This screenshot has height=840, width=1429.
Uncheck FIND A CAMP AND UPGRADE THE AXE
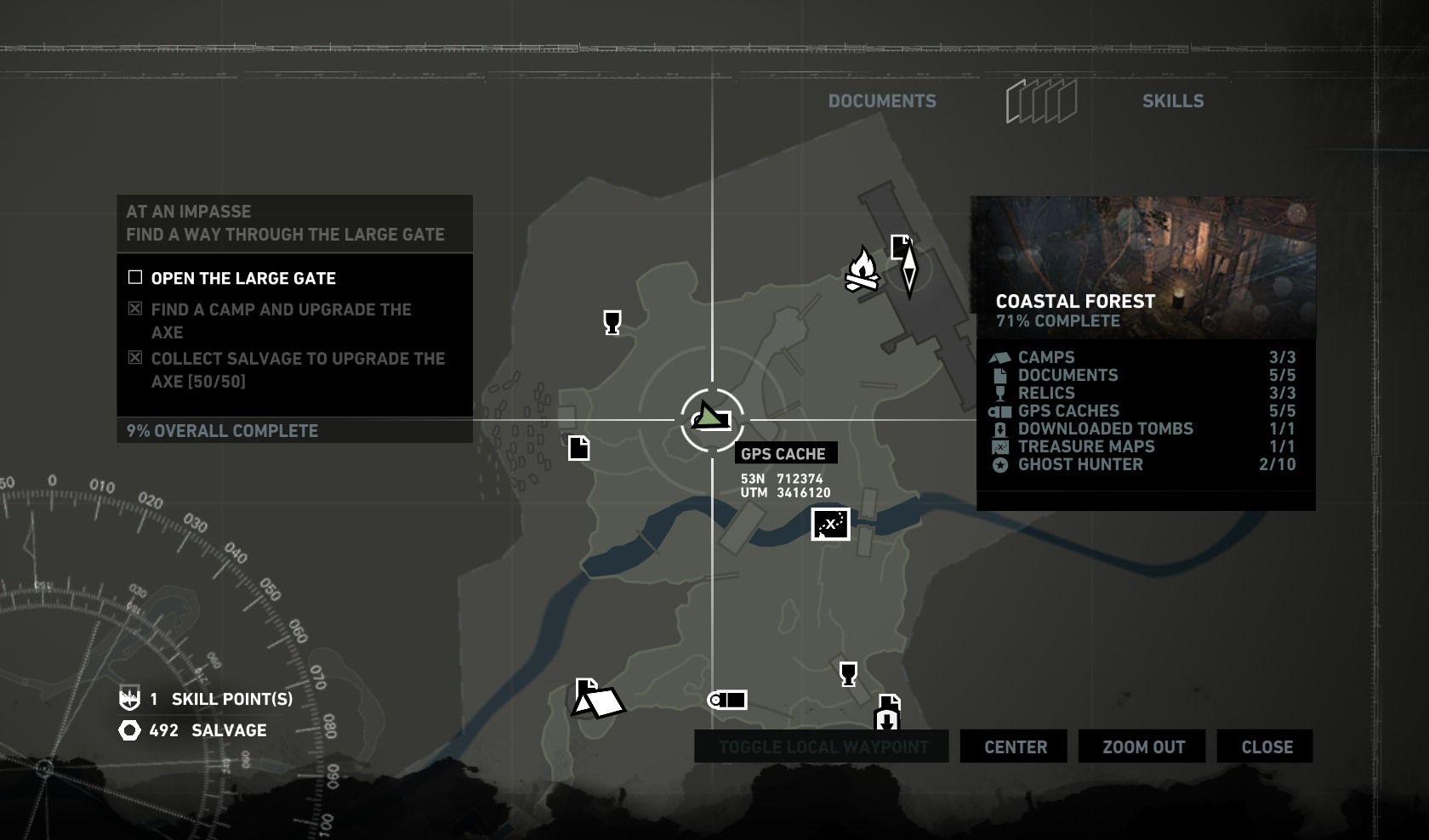click(x=134, y=309)
